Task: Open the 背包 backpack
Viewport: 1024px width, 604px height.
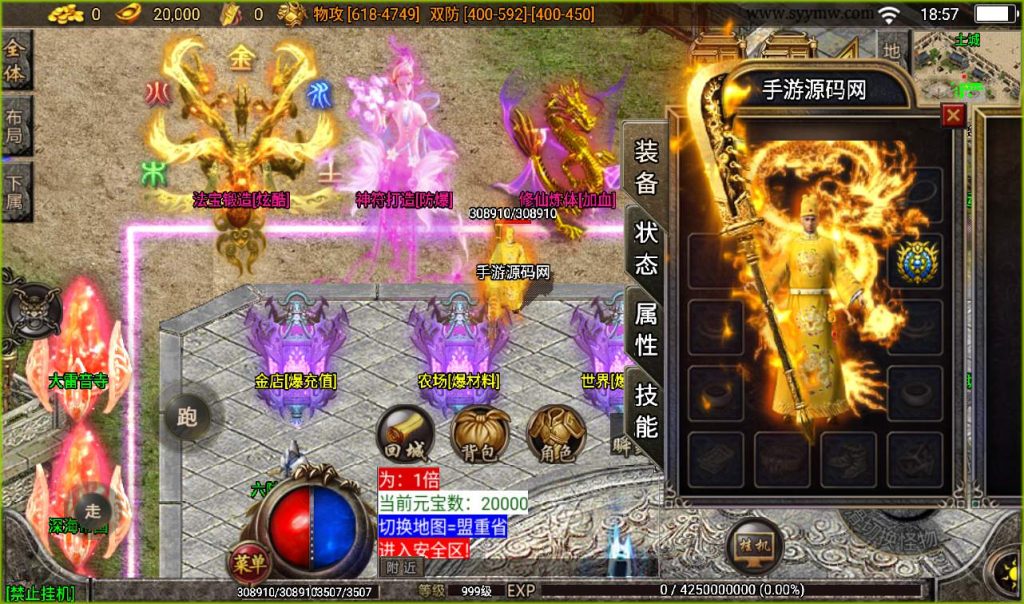Action: click(479, 434)
